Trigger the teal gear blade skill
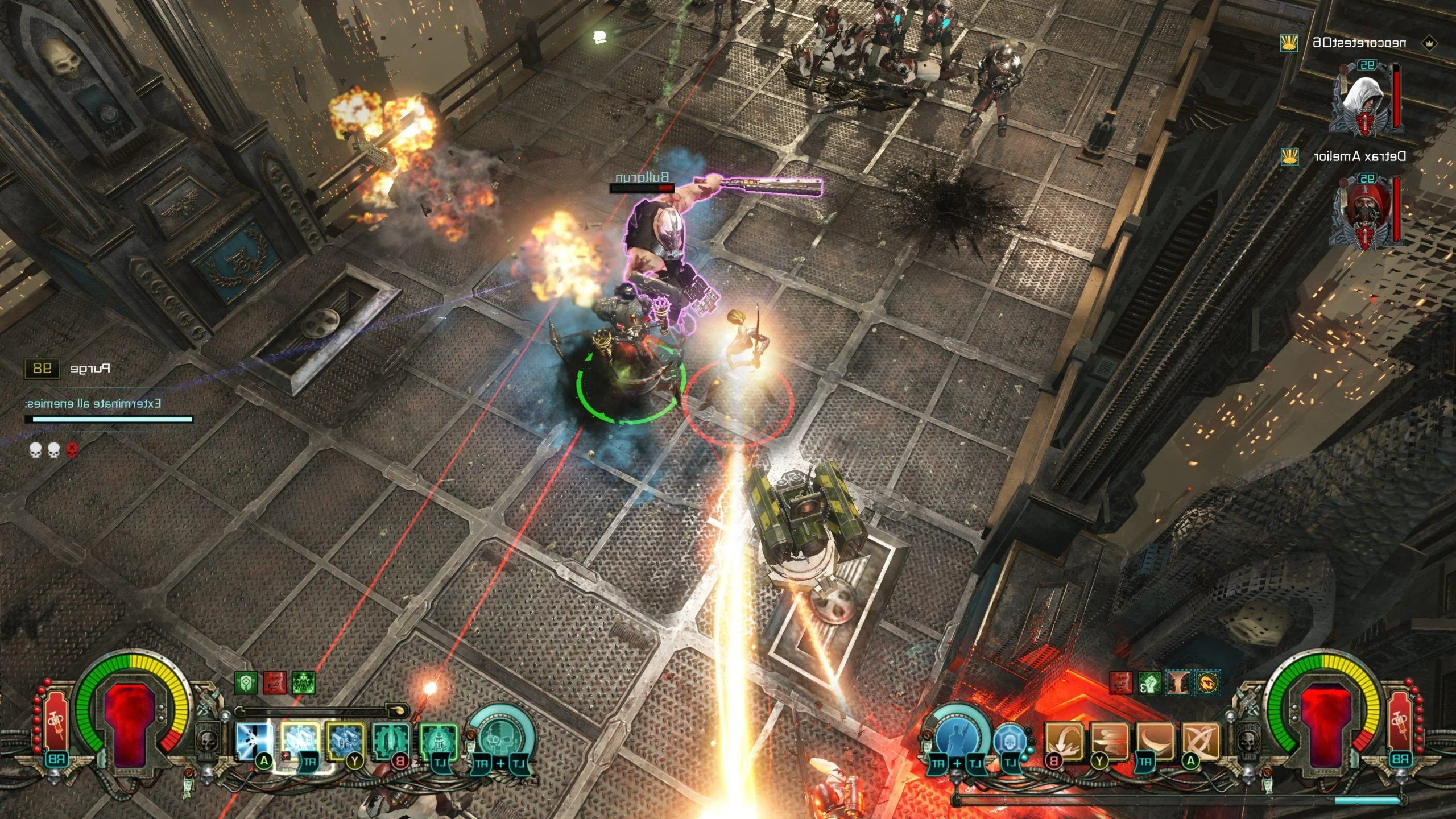1456x819 pixels. point(392,741)
